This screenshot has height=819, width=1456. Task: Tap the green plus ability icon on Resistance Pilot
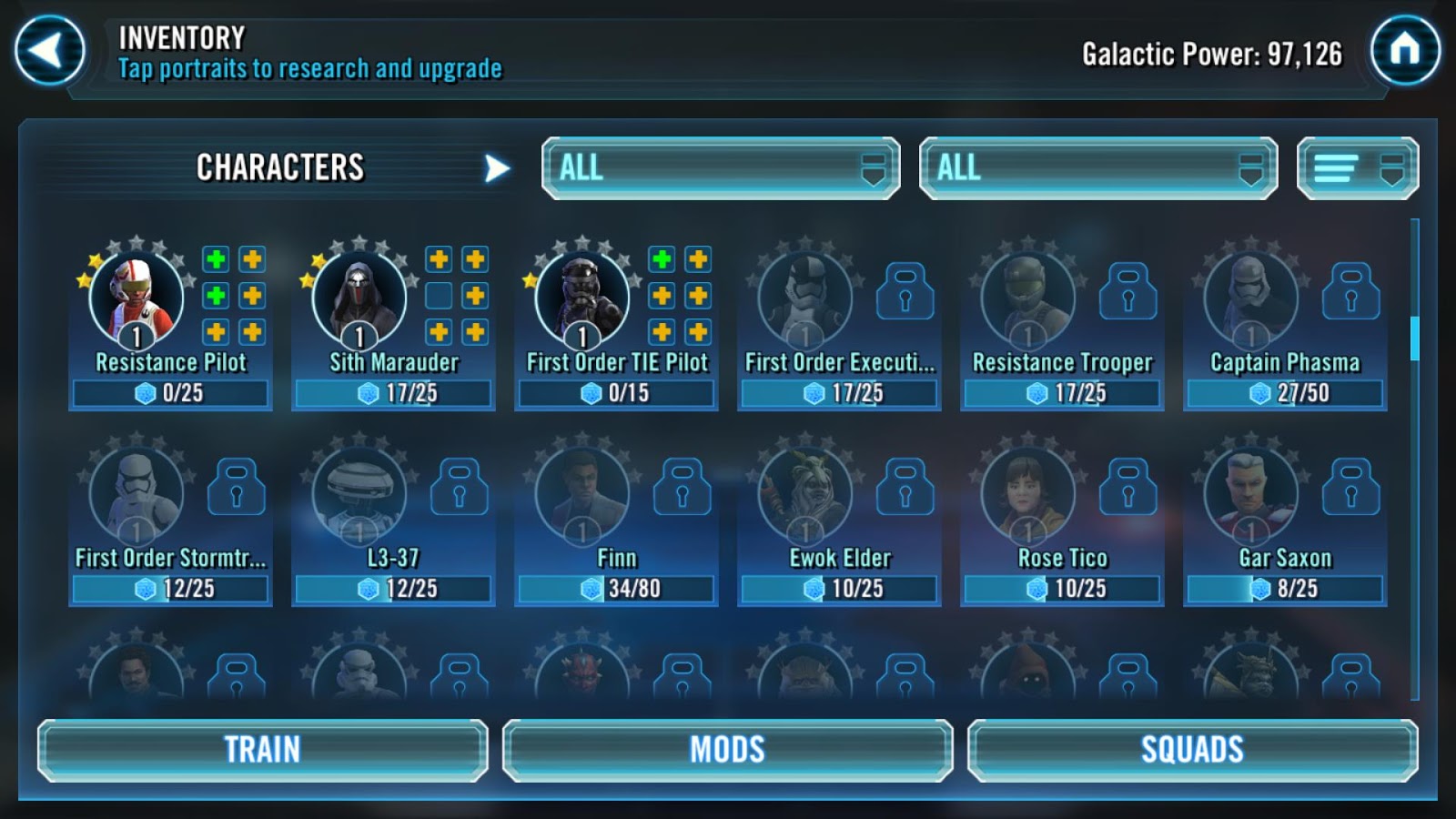(x=215, y=259)
